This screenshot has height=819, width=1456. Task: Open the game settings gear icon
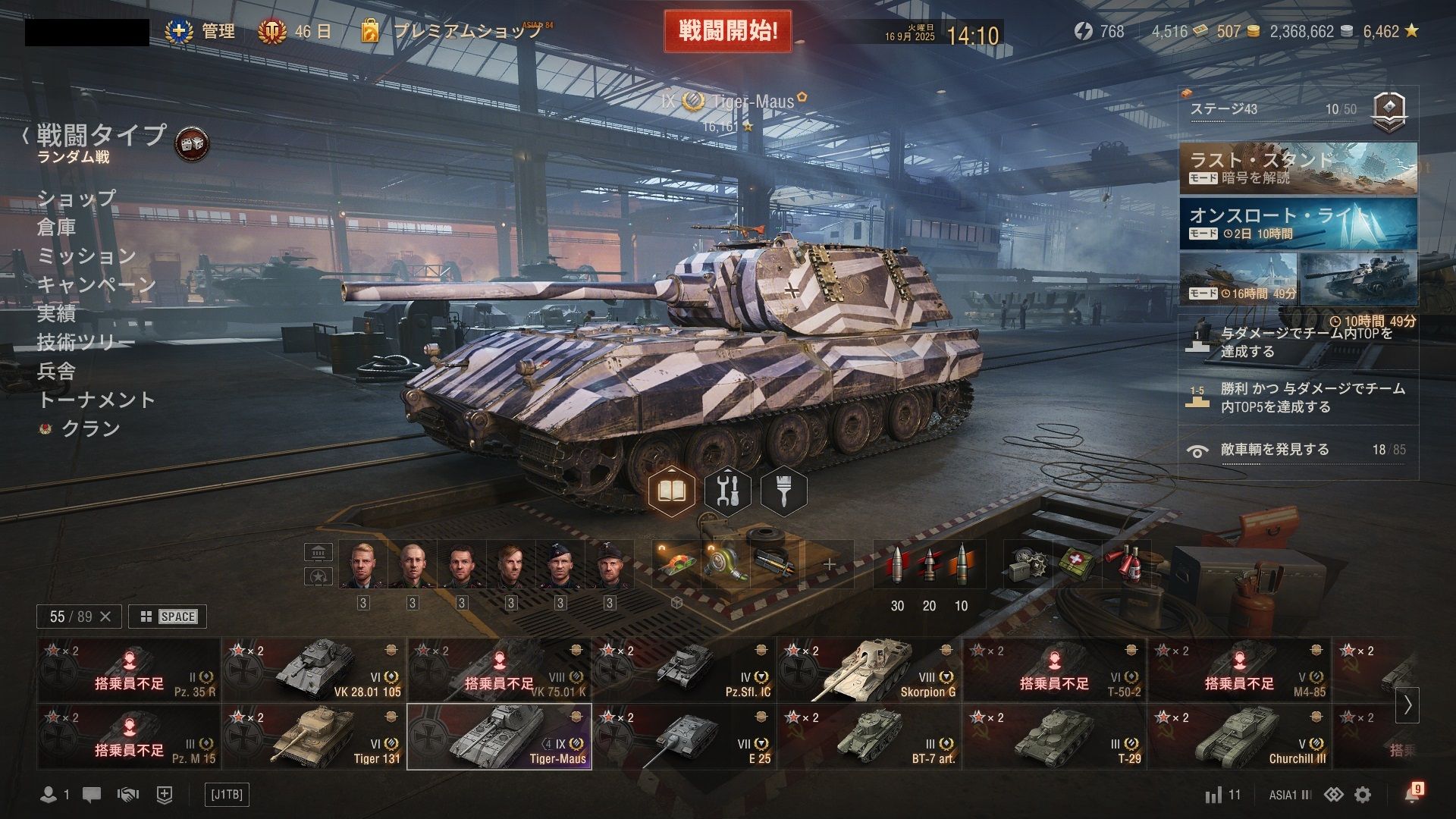1363,795
